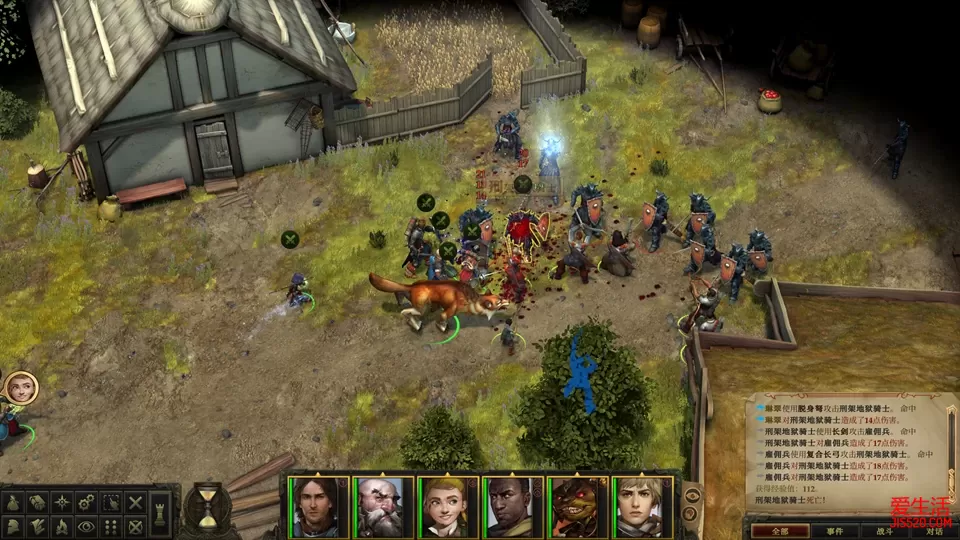Activate the select-all party icon
Image resolution: width=960 pixels, height=540 pixels.
111,502
